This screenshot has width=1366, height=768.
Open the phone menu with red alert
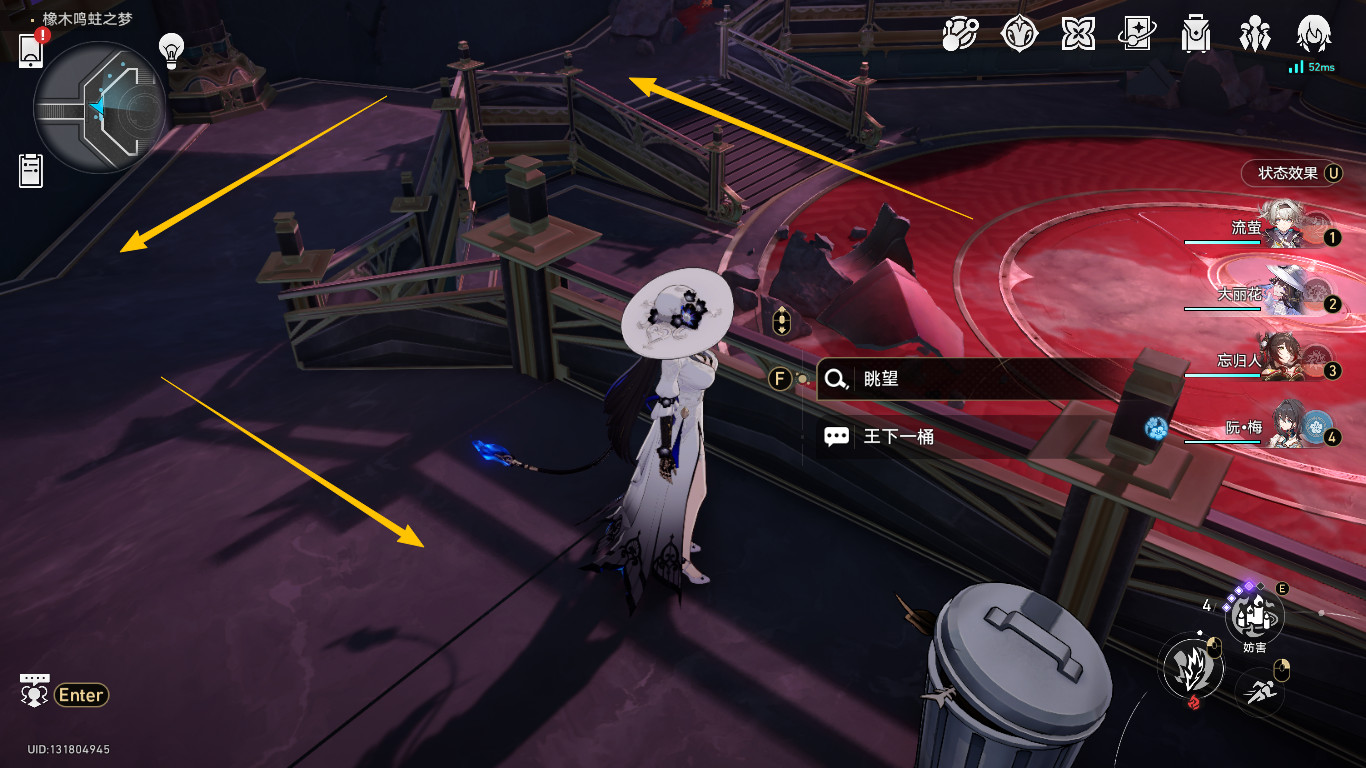pyautogui.click(x=31, y=49)
